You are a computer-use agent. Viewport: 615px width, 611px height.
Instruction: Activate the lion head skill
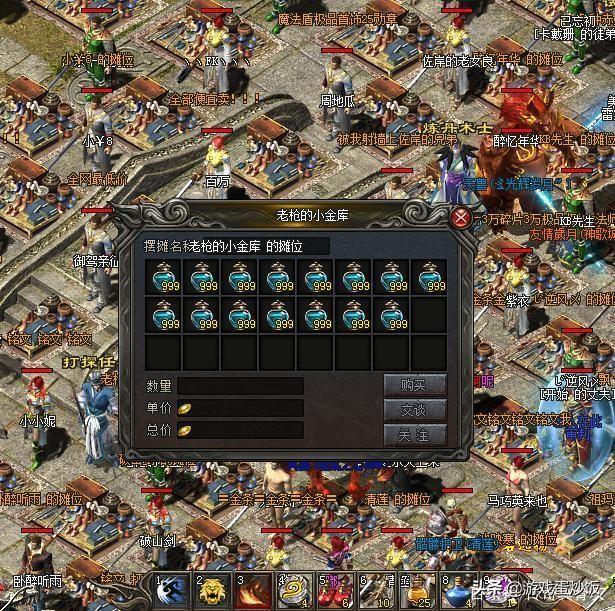(x=212, y=590)
